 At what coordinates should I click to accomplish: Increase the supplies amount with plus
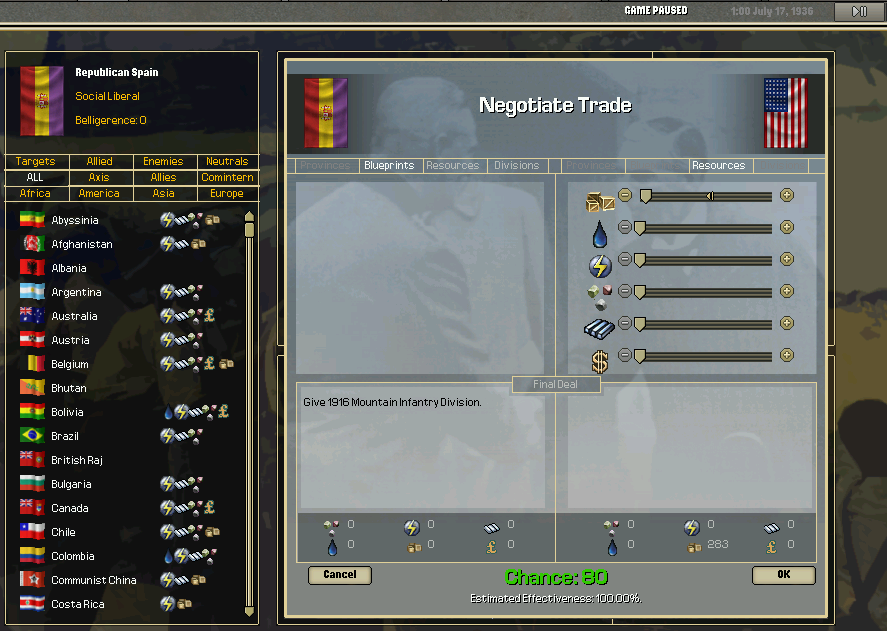(787, 195)
